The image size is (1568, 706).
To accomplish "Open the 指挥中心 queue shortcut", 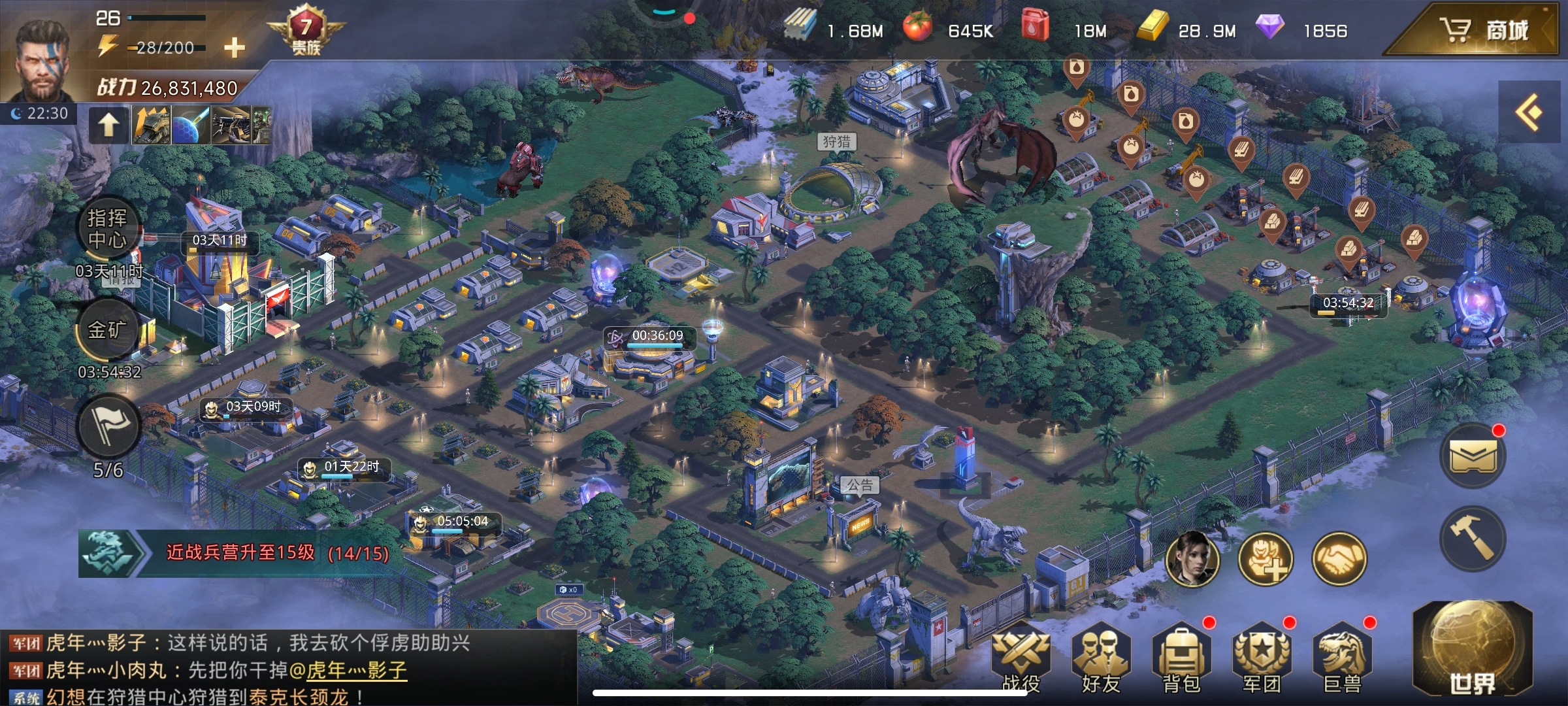I will (108, 229).
